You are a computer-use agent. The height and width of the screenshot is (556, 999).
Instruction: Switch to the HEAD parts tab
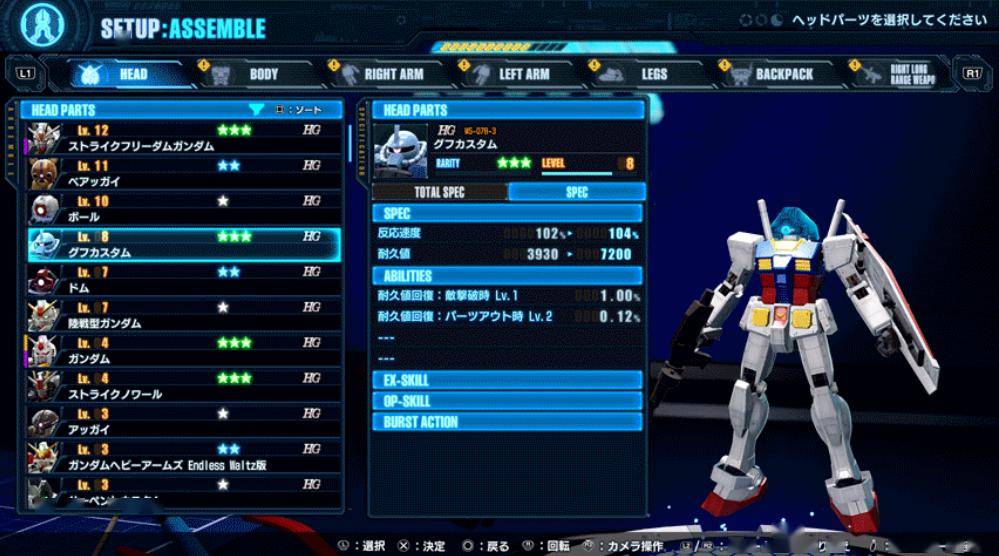tap(131, 74)
